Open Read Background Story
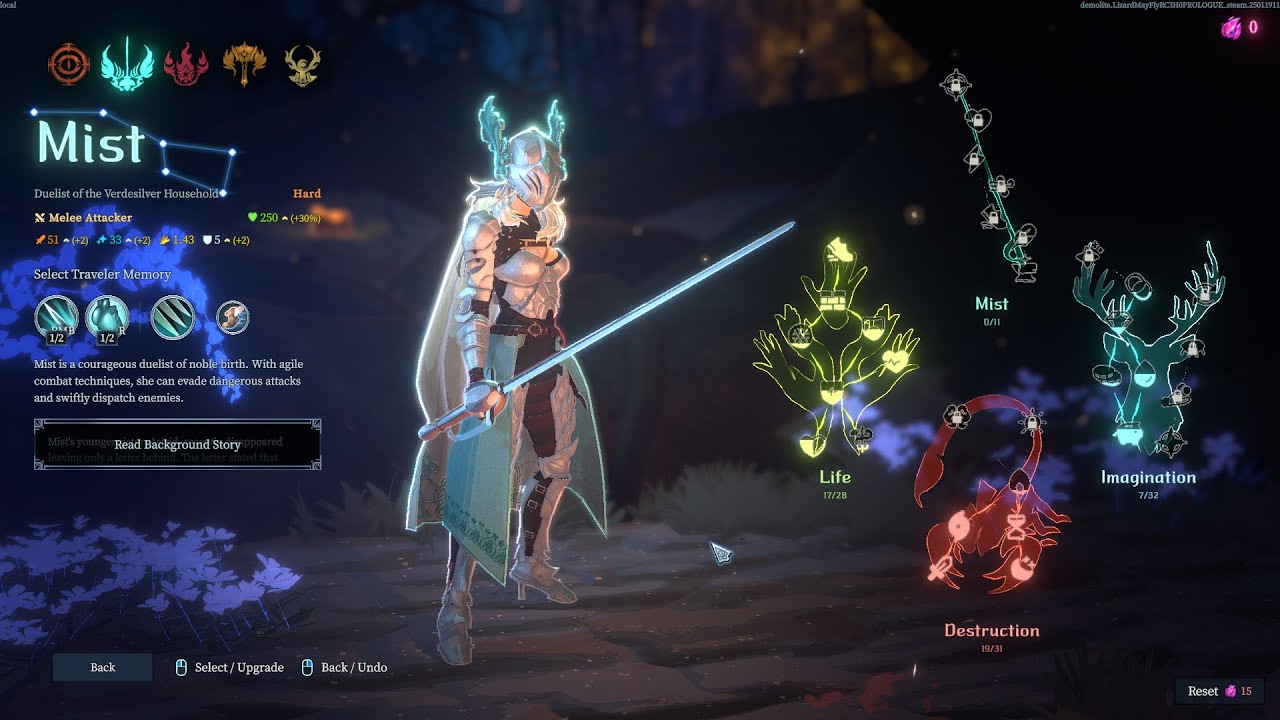Image resolution: width=1280 pixels, height=720 pixels. (177, 444)
